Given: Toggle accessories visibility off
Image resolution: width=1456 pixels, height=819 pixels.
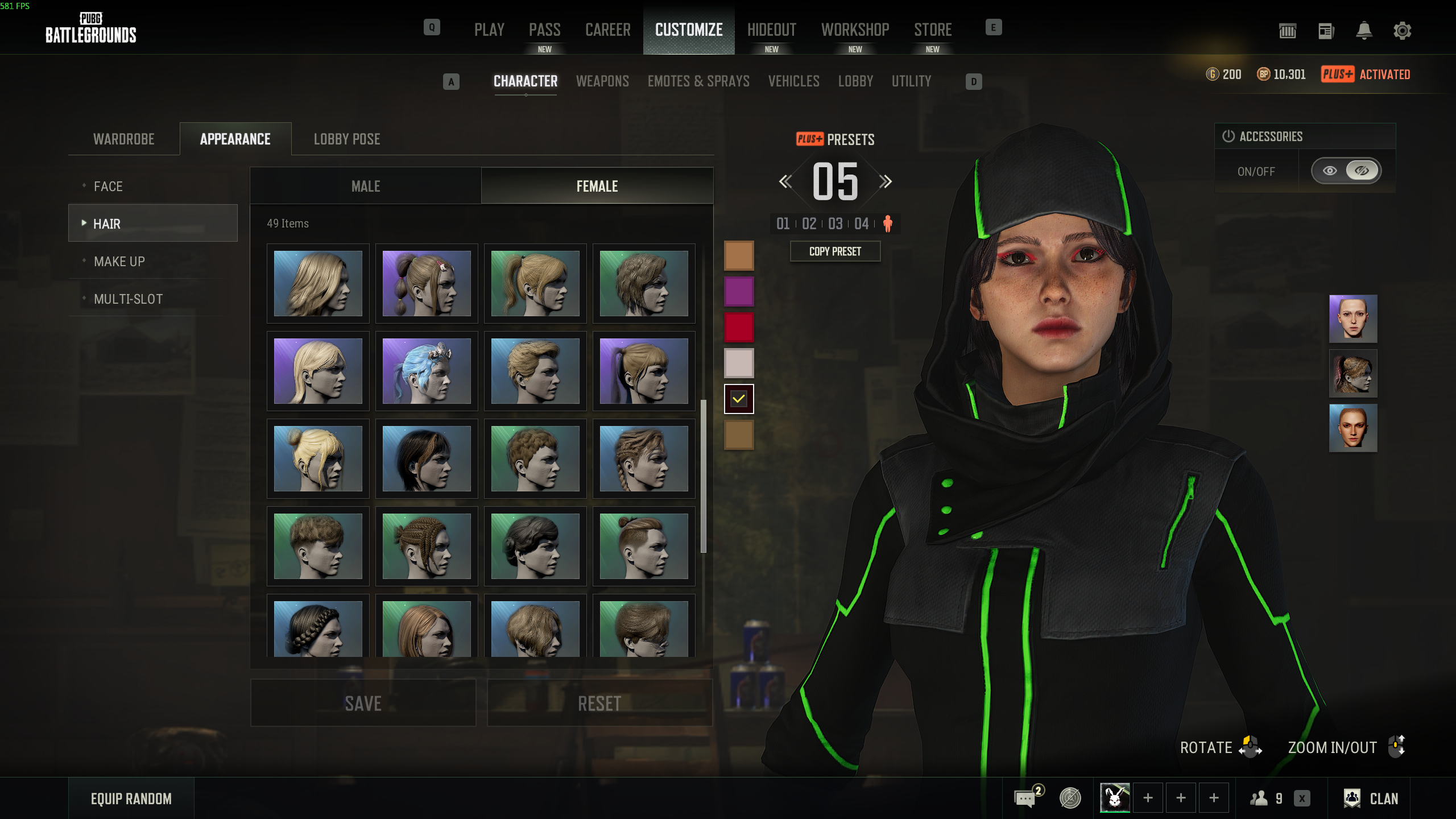Looking at the screenshot, I should 1362,171.
